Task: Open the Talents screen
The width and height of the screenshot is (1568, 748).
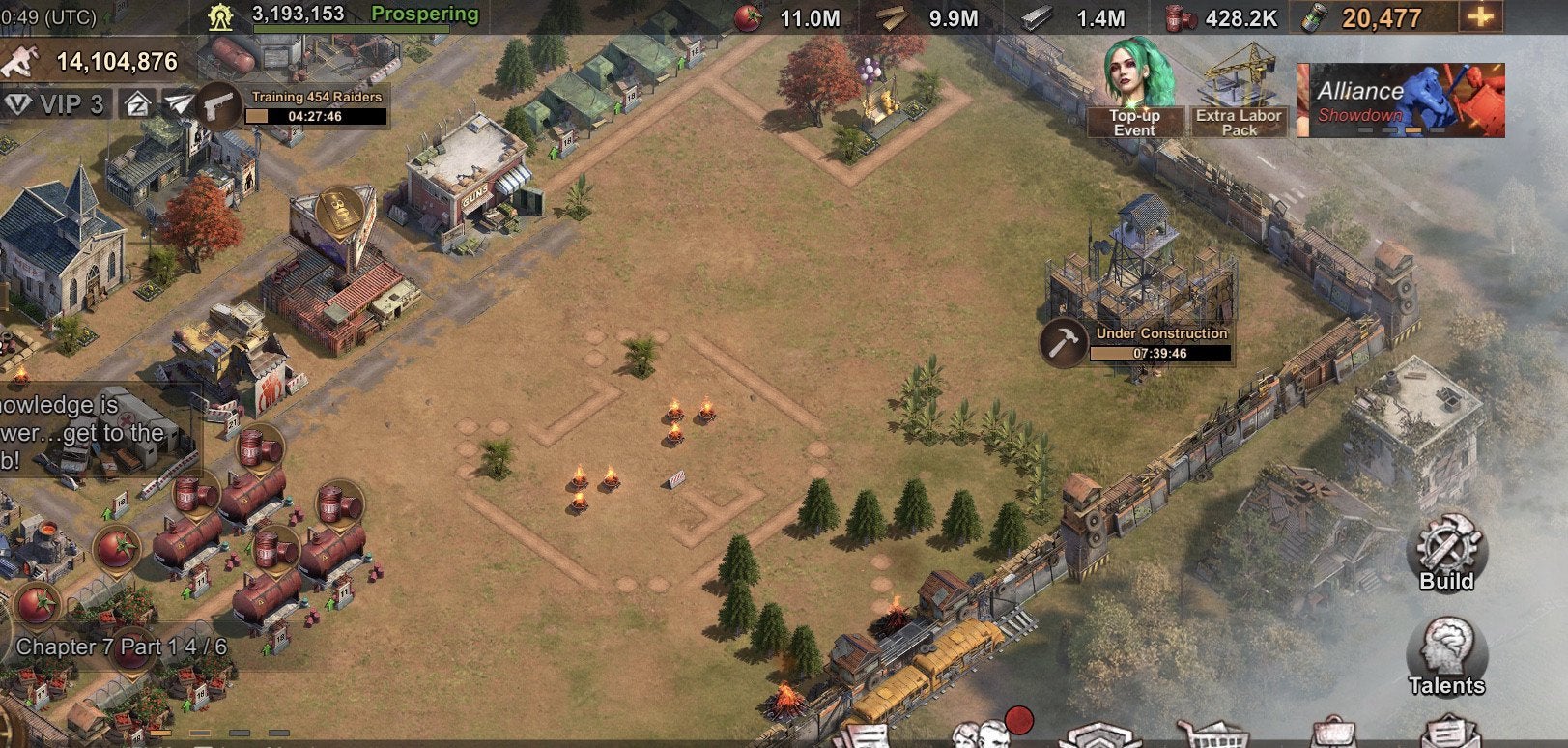Action: 1445,657
